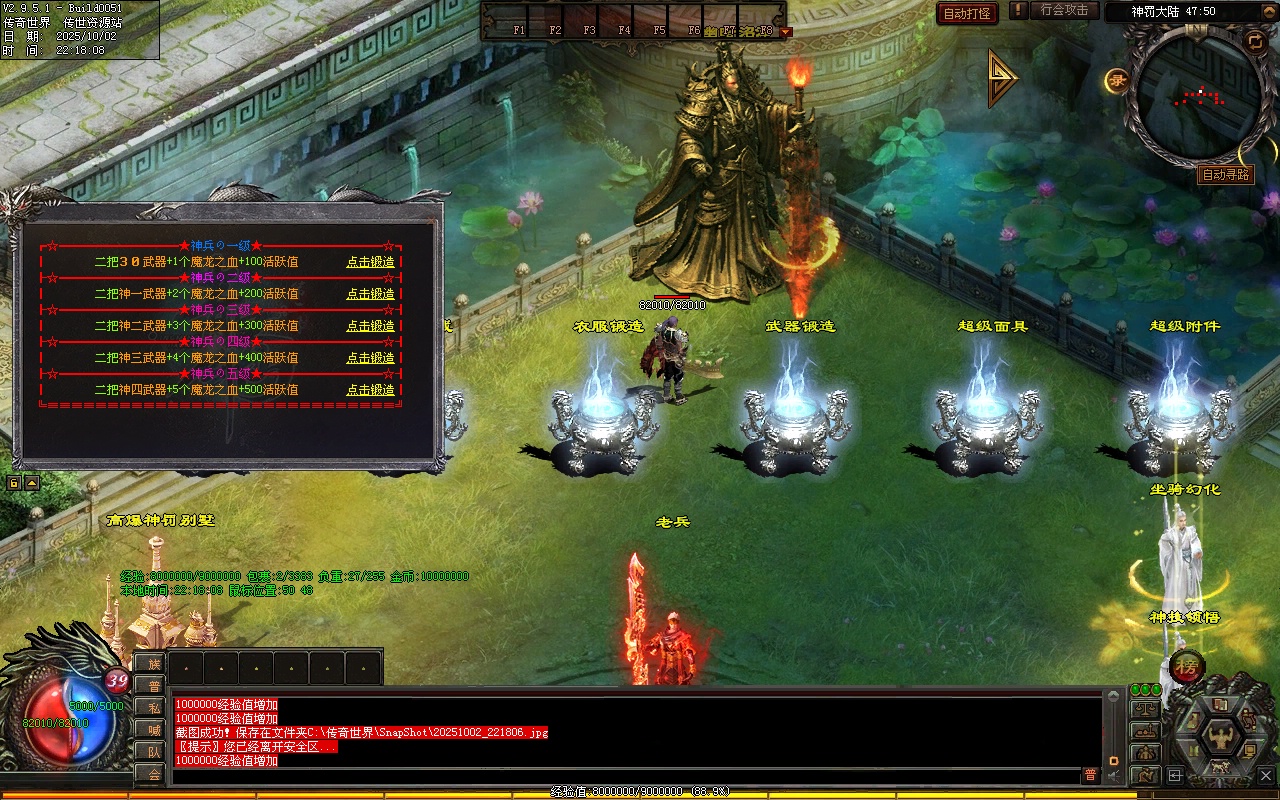Click 点击锻造 for 神兵一级
The width and height of the screenshot is (1280, 800).
coord(370,262)
